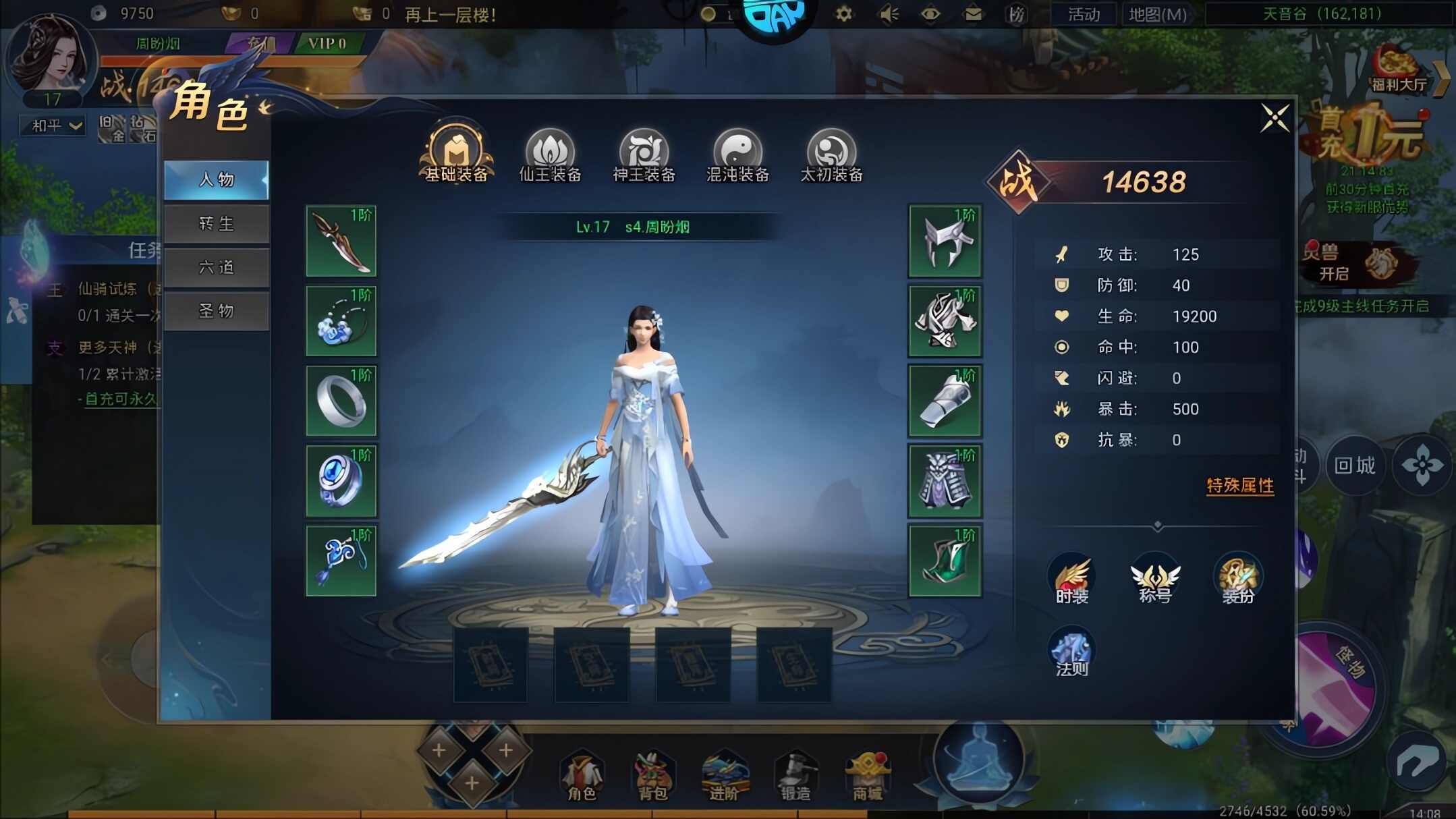1456x819 pixels.
Task: View 特殊属性 special attributes
Action: pyautogui.click(x=1239, y=486)
